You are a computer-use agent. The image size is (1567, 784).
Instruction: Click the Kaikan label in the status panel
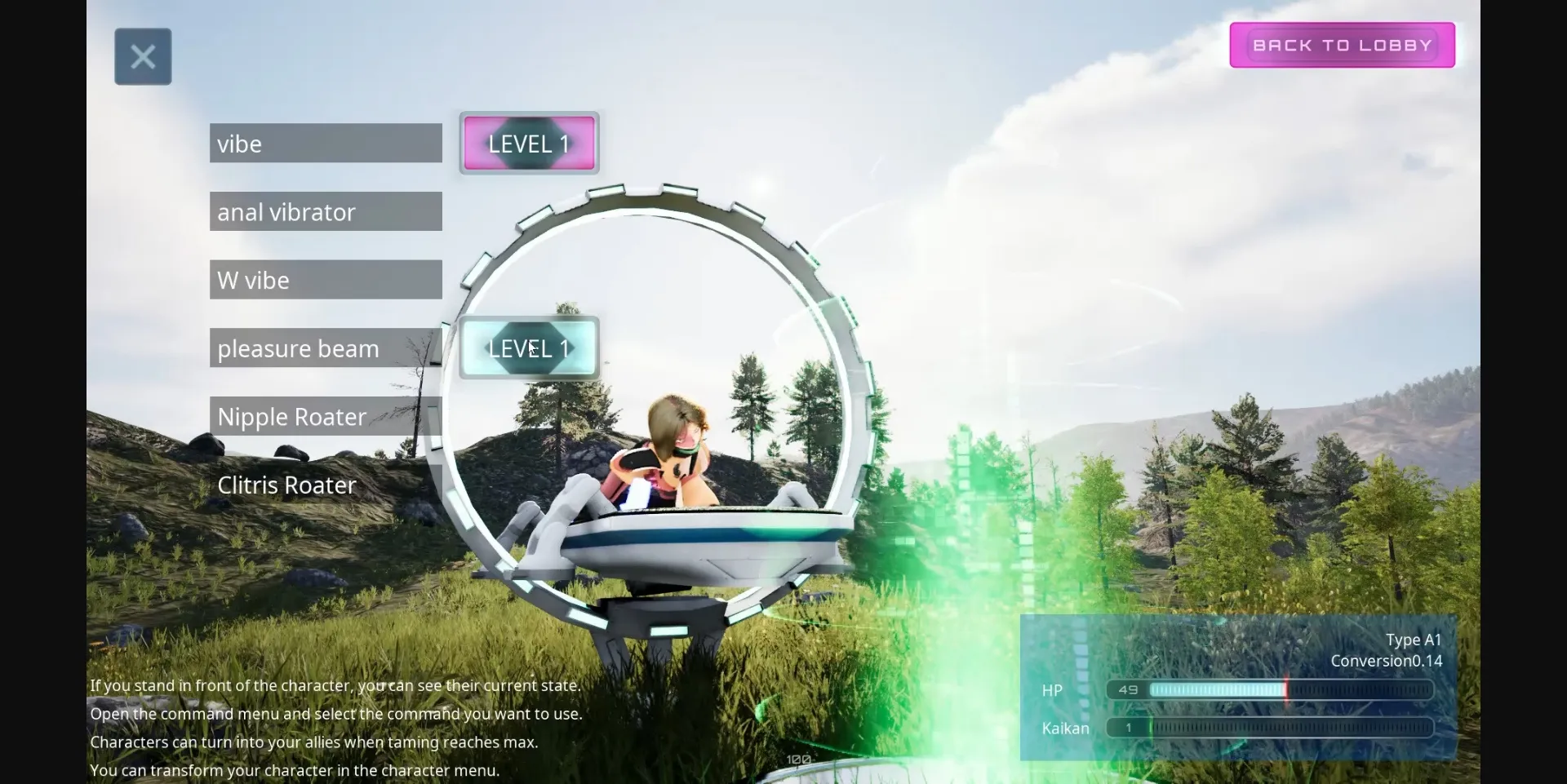(1065, 728)
